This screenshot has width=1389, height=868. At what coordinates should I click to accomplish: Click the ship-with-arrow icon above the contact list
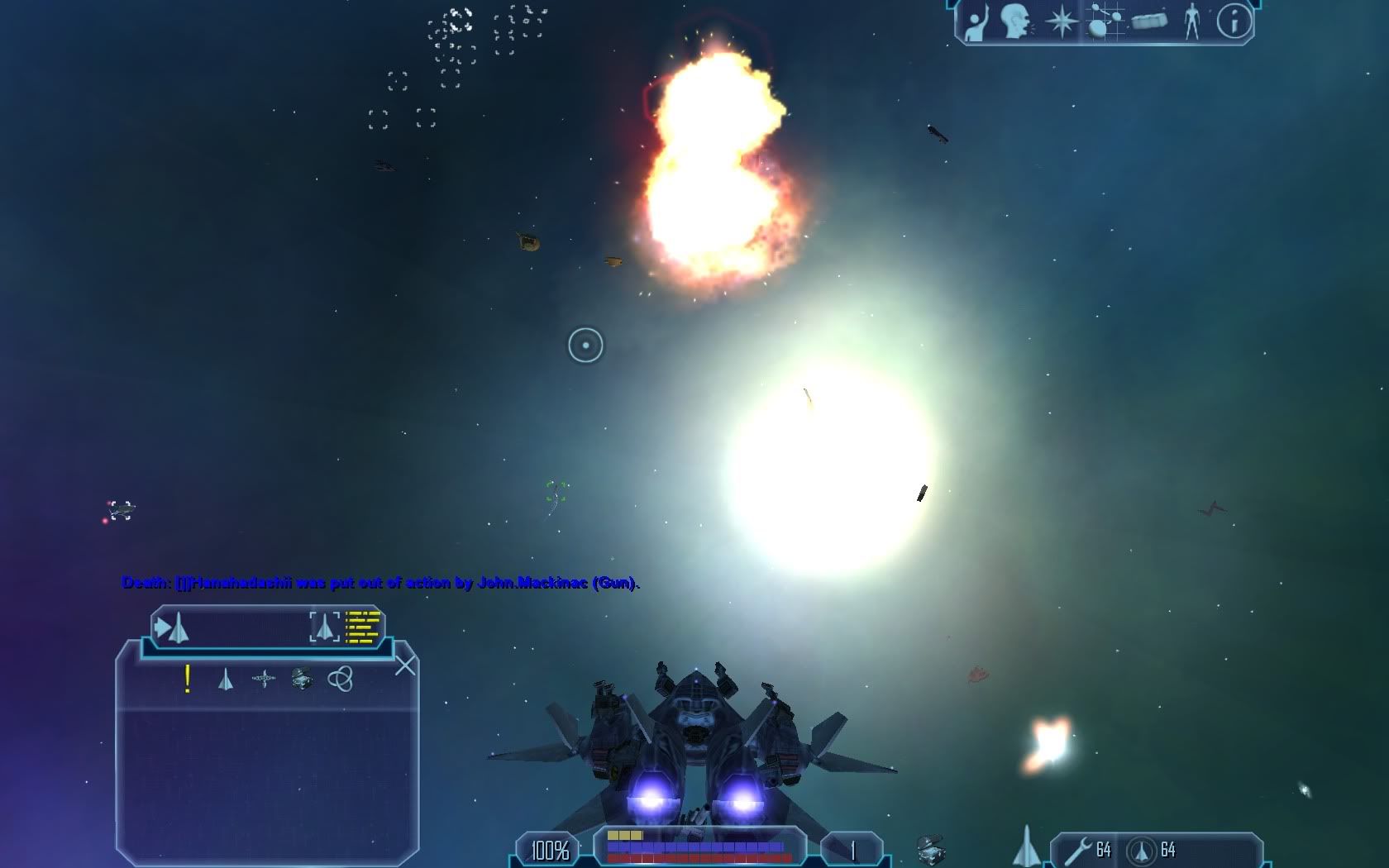(x=172, y=628)
